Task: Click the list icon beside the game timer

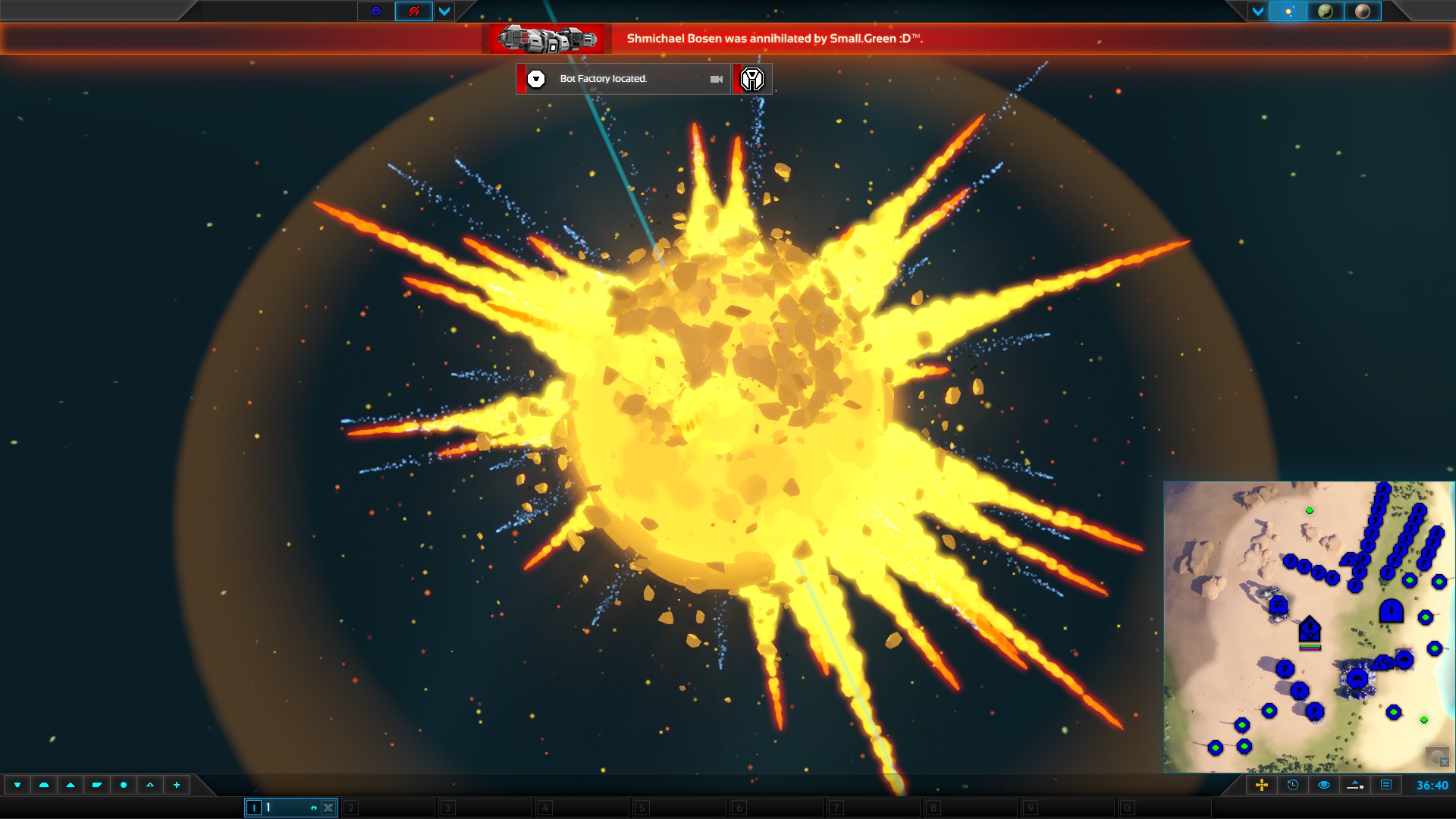Action: pos(1388,786)
